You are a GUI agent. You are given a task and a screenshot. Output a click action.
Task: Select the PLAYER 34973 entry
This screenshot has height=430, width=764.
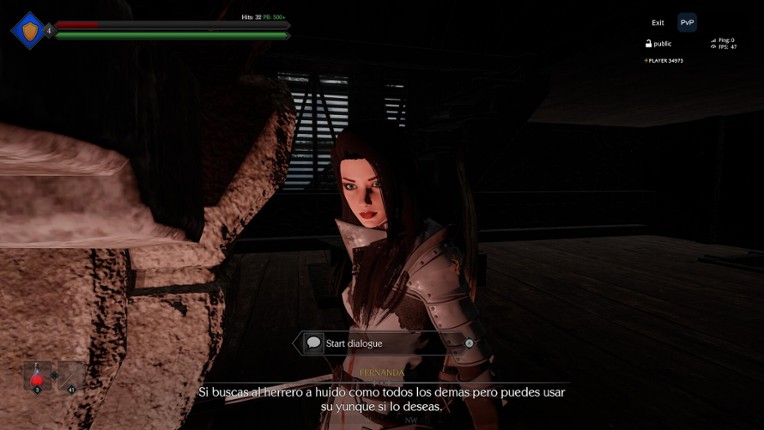pos(663,61)
